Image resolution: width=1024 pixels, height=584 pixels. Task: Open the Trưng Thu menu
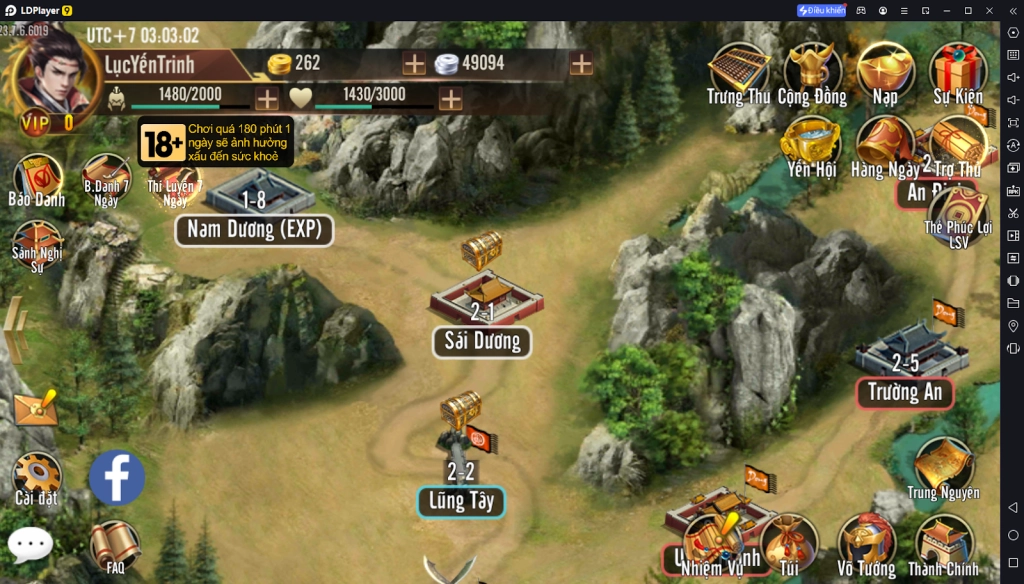click(738, 70)
